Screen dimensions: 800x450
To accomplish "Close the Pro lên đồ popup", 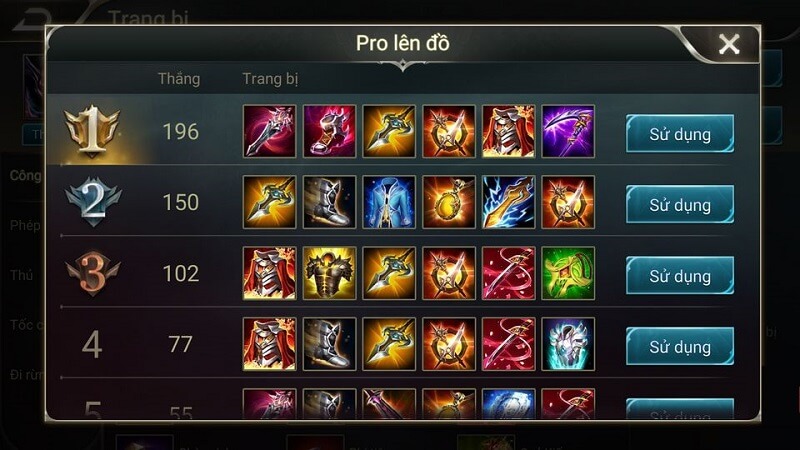I will pyautogui.click(x=729, y=44).
